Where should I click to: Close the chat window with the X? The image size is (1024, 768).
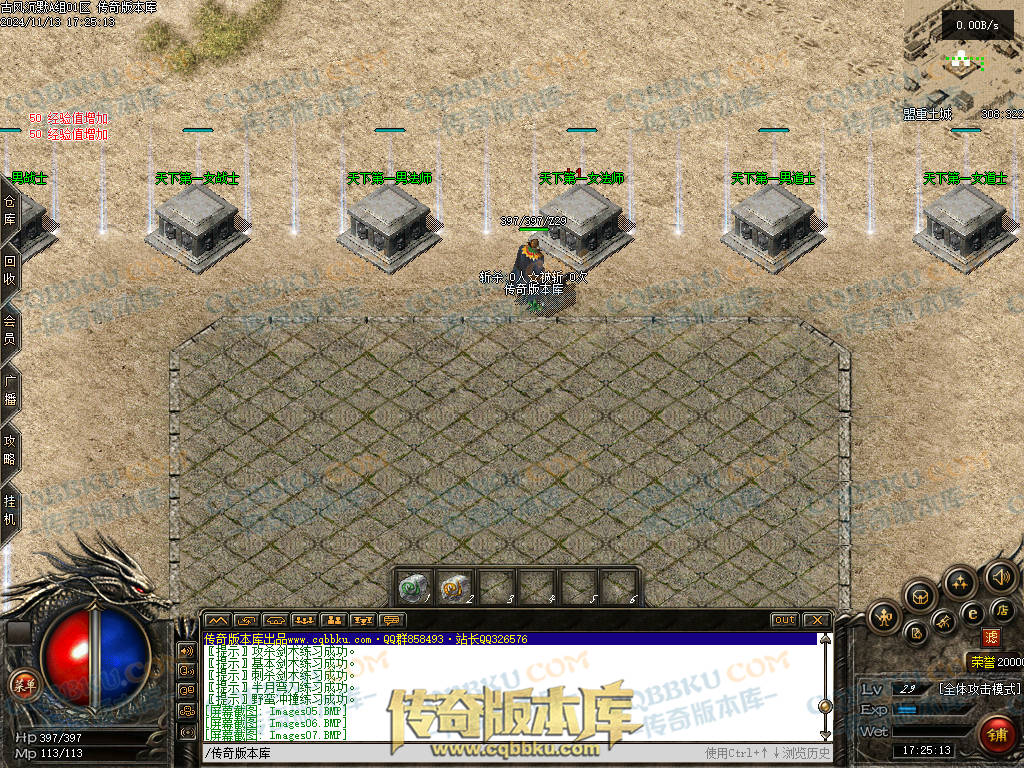(816, 620)
